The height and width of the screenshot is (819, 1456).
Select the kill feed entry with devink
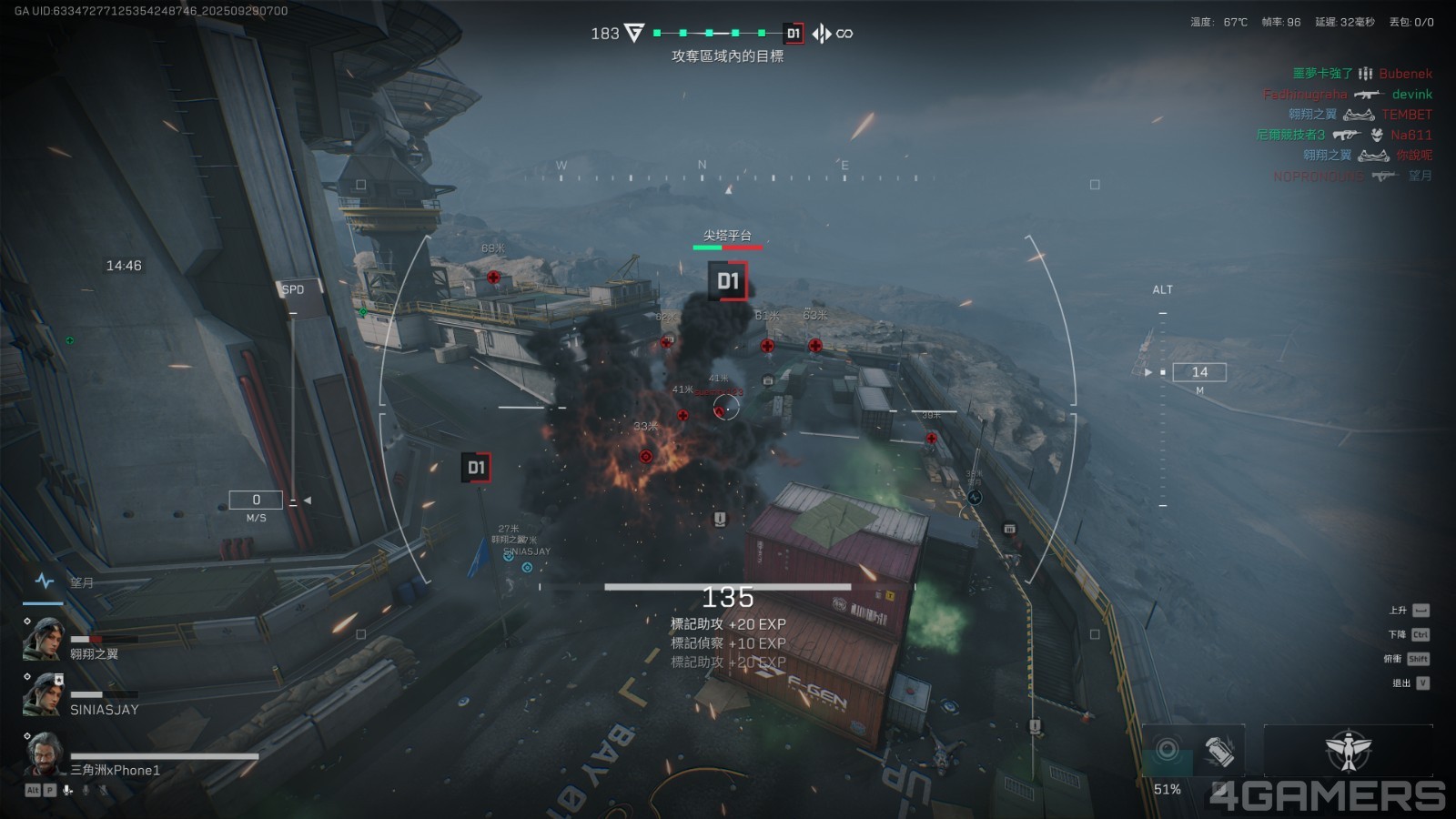[x=1347, y=94]
